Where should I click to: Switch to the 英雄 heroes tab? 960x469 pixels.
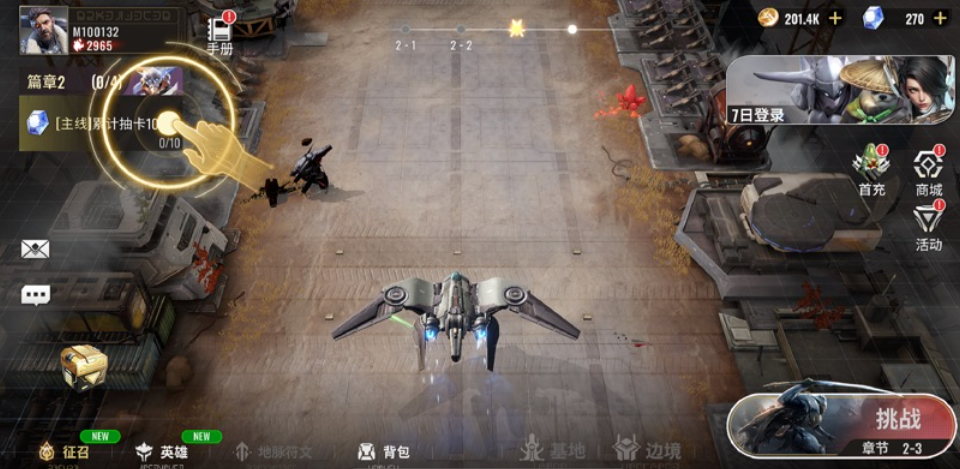[x=163, y=452]
